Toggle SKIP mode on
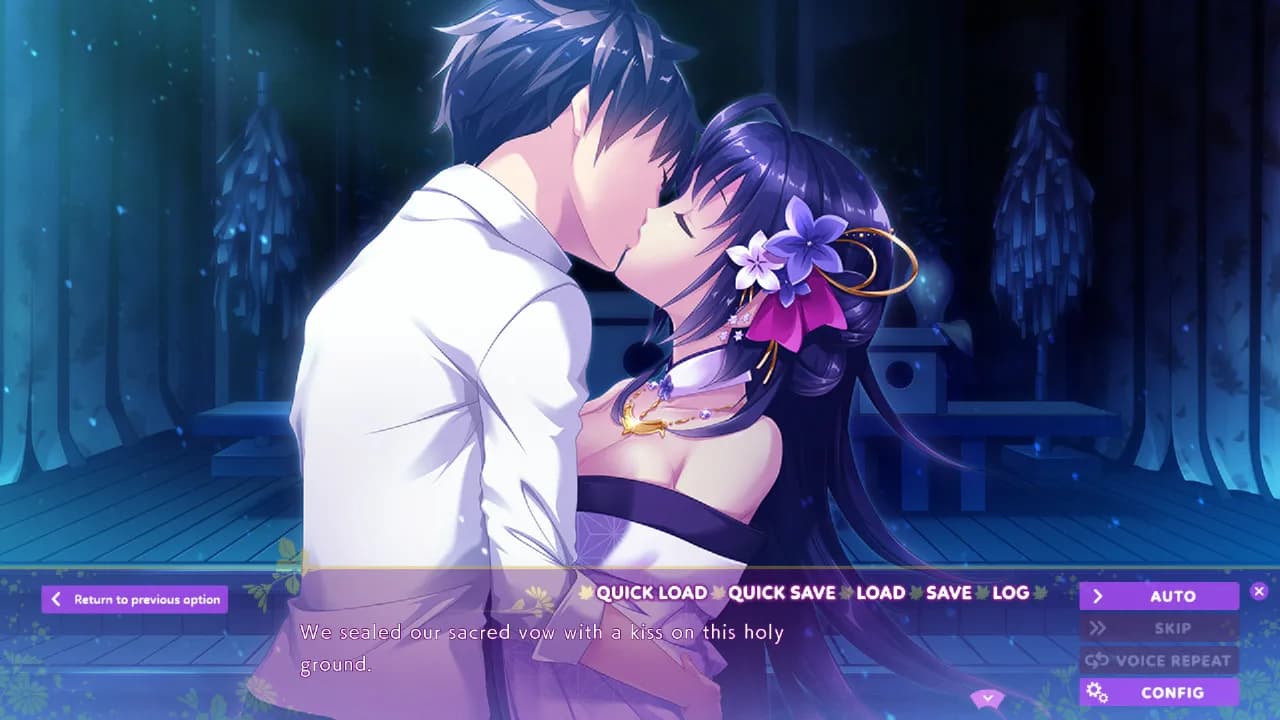 [x=1160, y=628]
